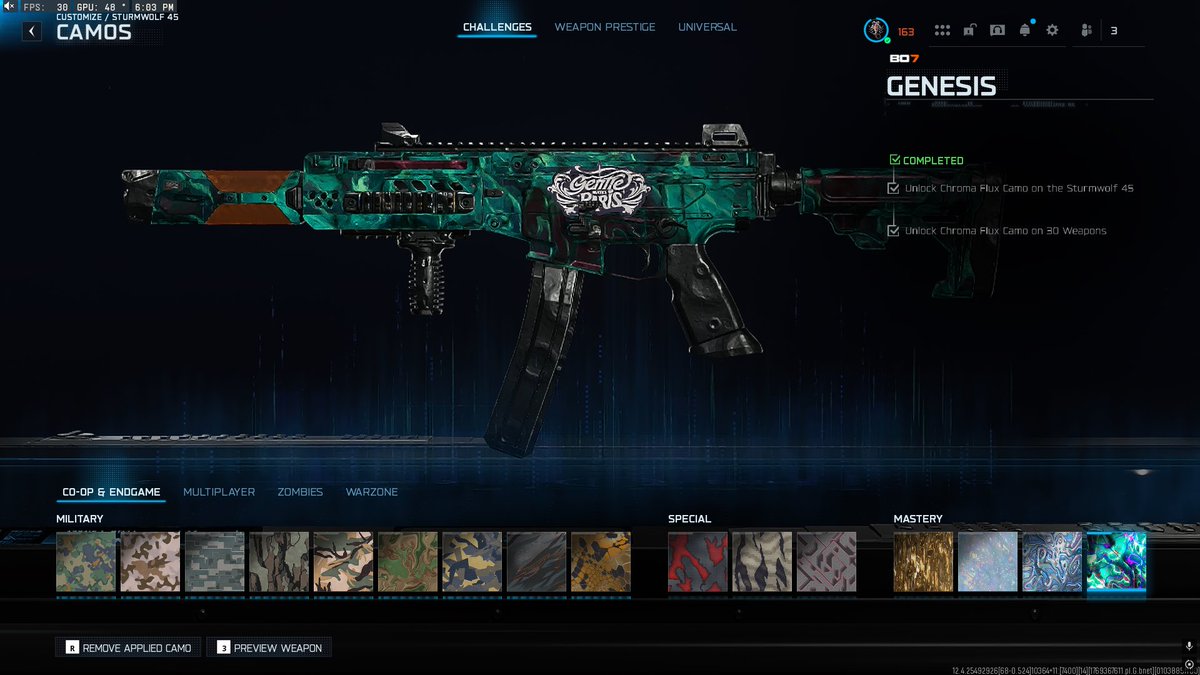
Task: Switch to the Weapon Prestige tab
Action: coord(605,27)
